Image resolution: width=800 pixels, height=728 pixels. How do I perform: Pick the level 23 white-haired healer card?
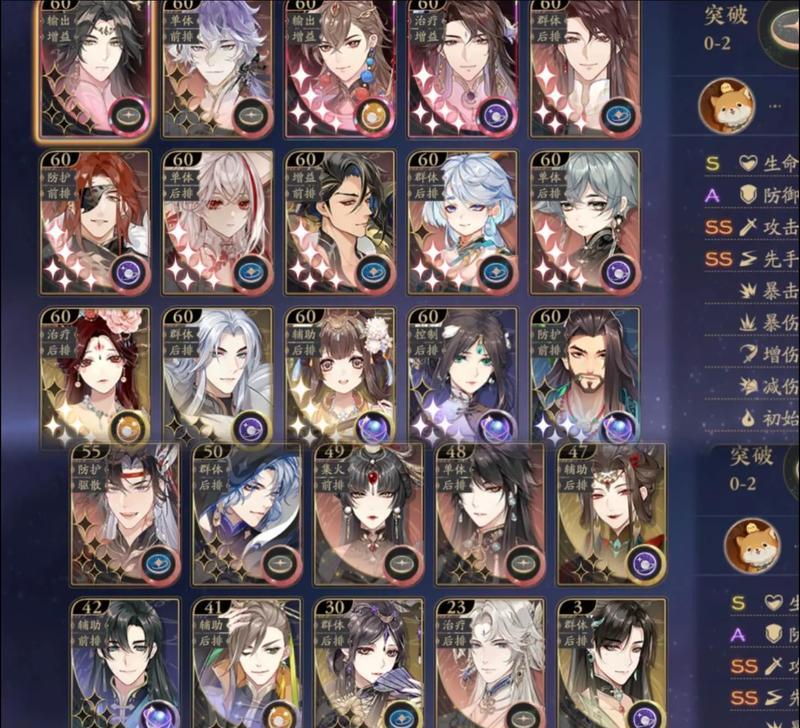click(x=491, y=665)
